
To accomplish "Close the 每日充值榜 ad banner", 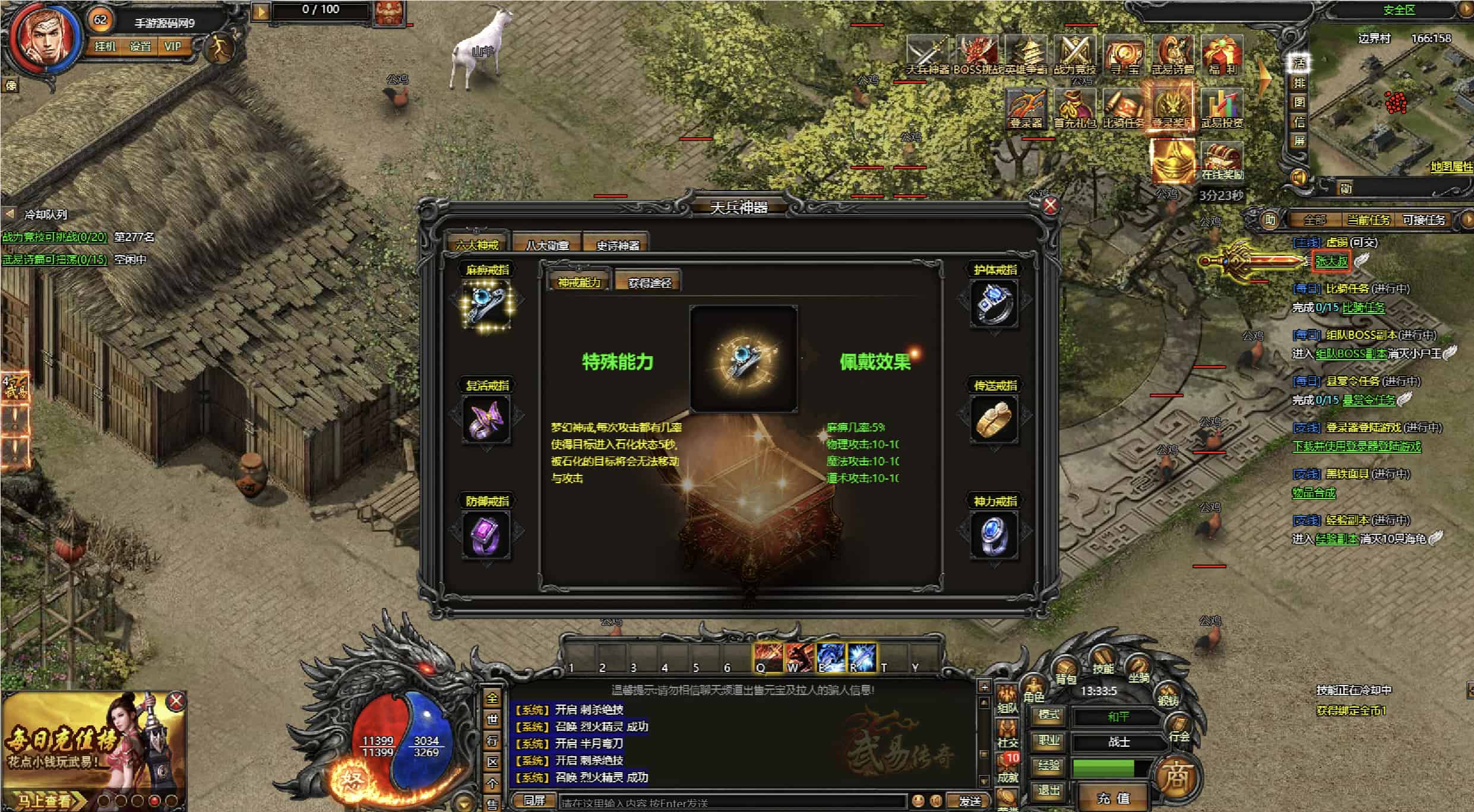I will (176, 702).
